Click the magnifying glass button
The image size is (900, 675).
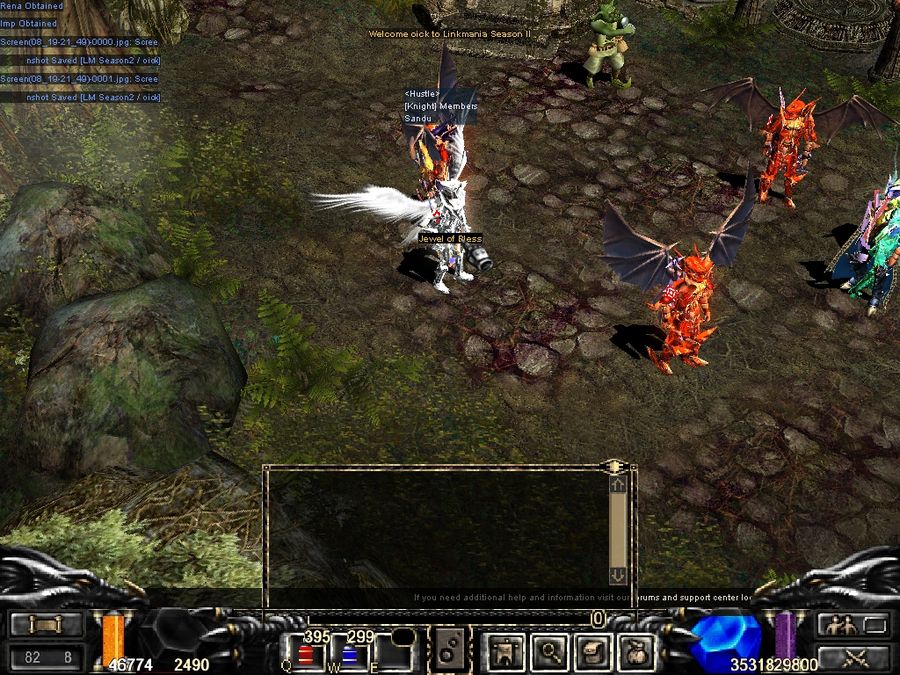coord(549,652)
